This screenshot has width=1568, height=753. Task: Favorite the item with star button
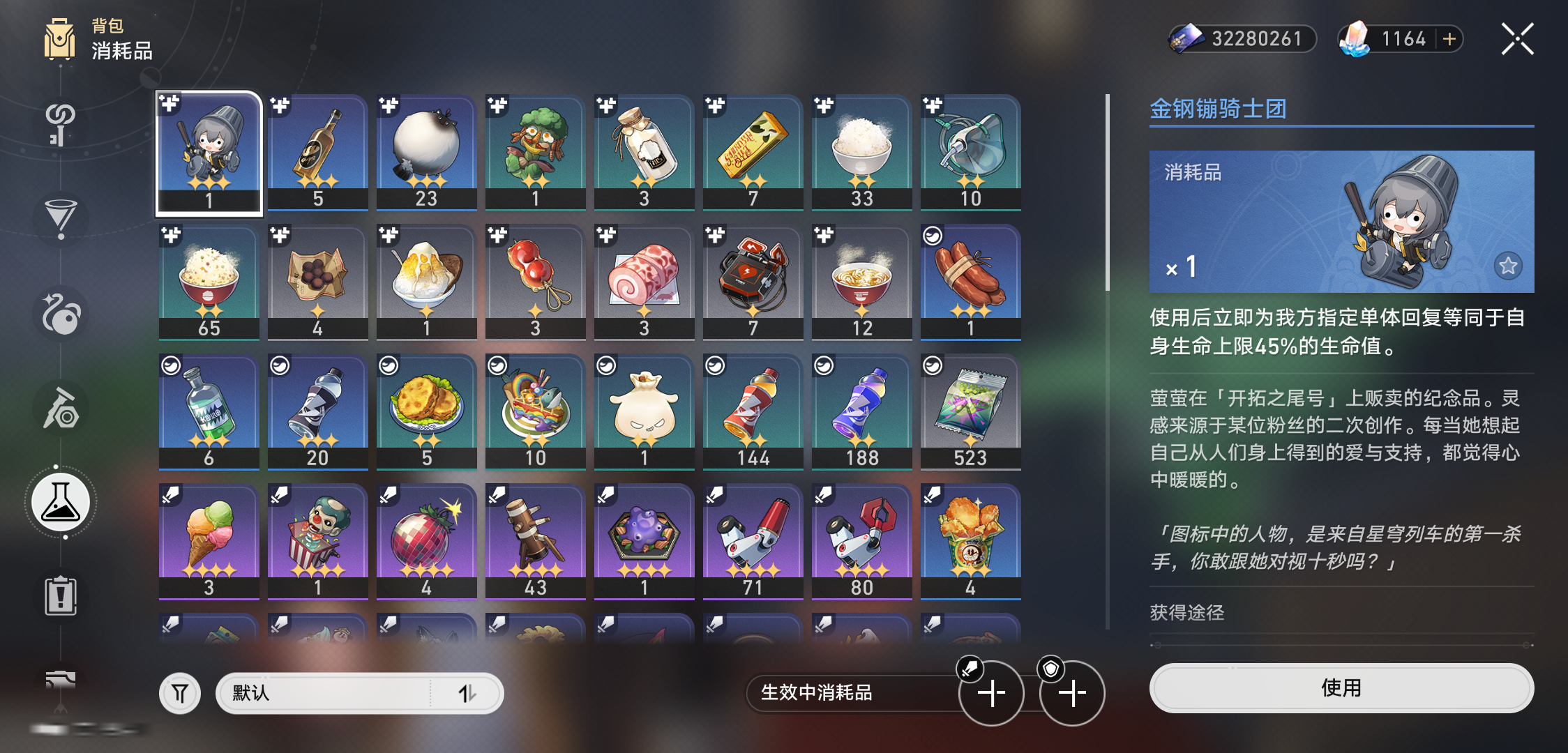[x=1508, y=266]
